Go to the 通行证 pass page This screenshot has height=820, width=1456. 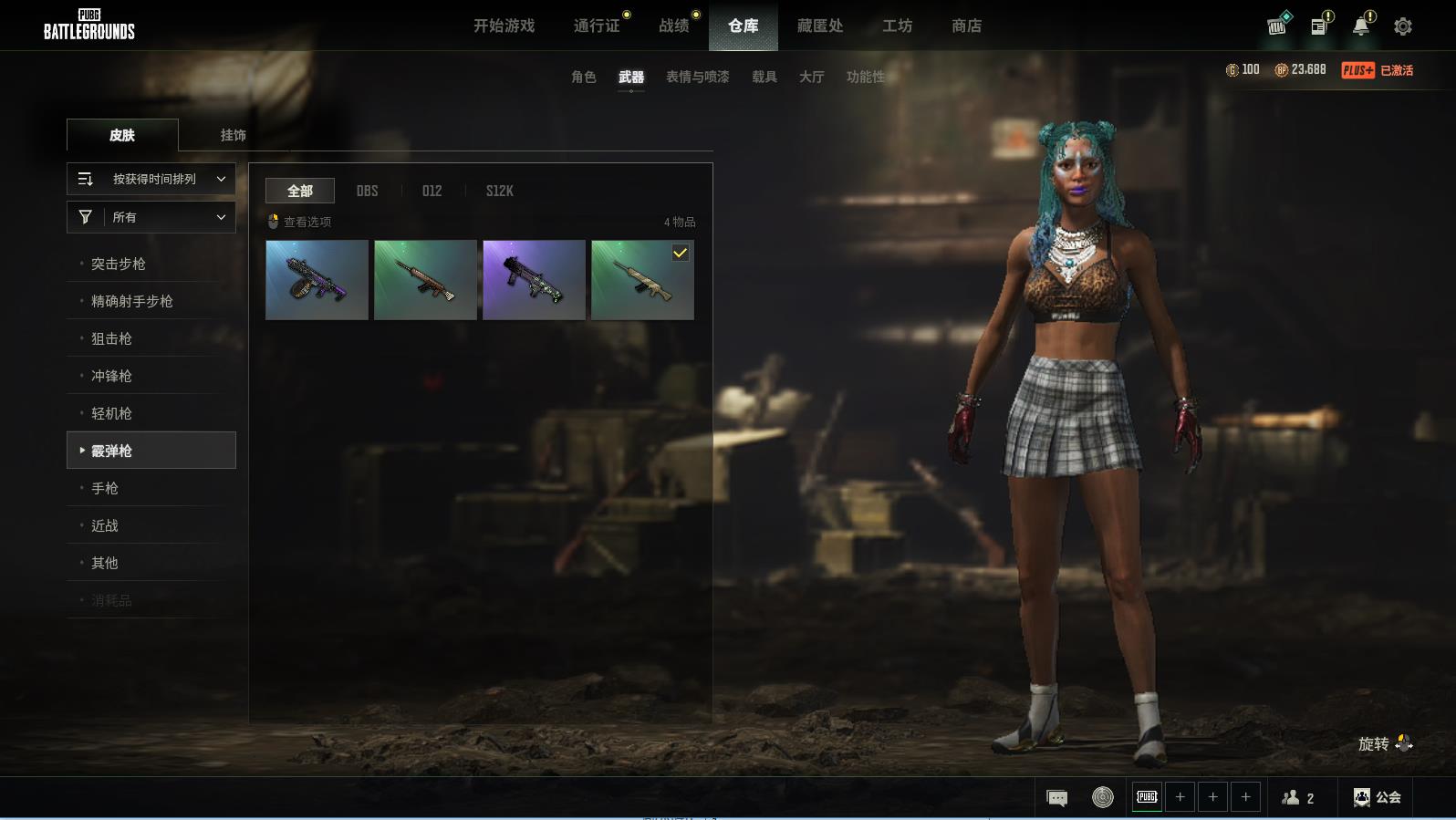tap(597, 26)
